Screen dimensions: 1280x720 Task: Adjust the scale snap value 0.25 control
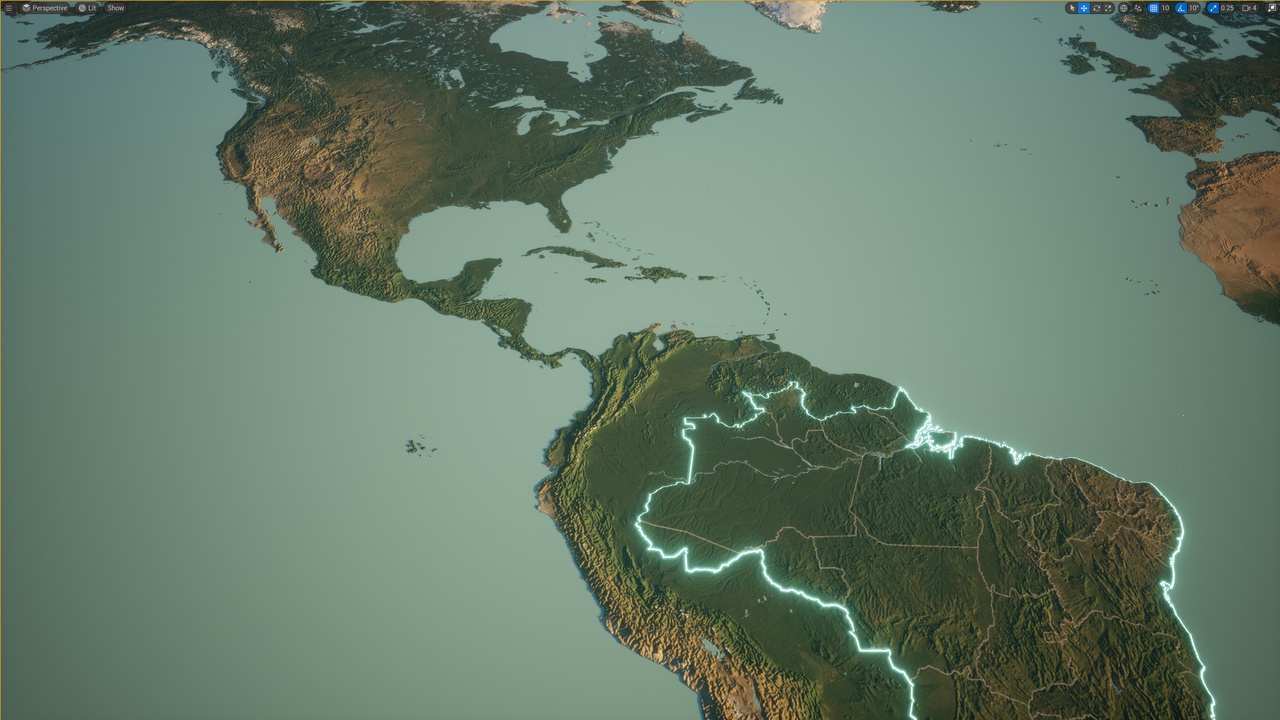coord(1227,7)
